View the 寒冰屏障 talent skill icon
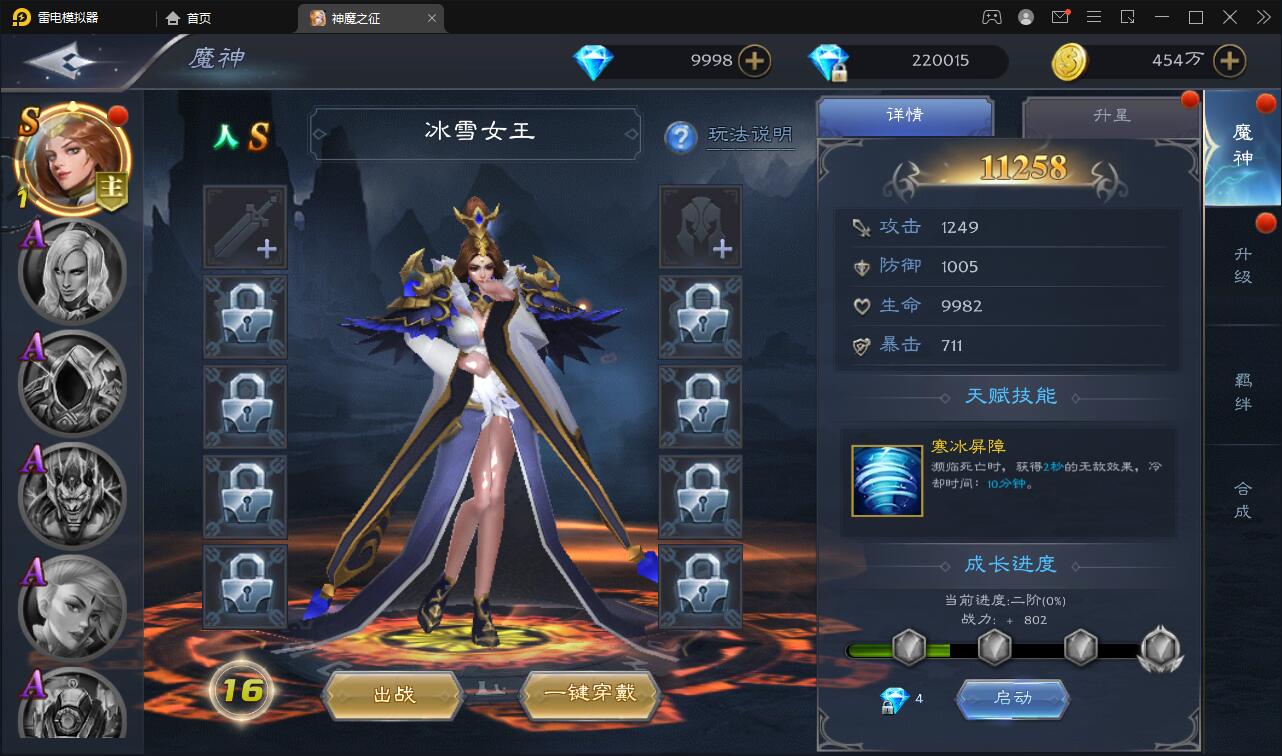The image size is (1282, 756). coord(886,481)
